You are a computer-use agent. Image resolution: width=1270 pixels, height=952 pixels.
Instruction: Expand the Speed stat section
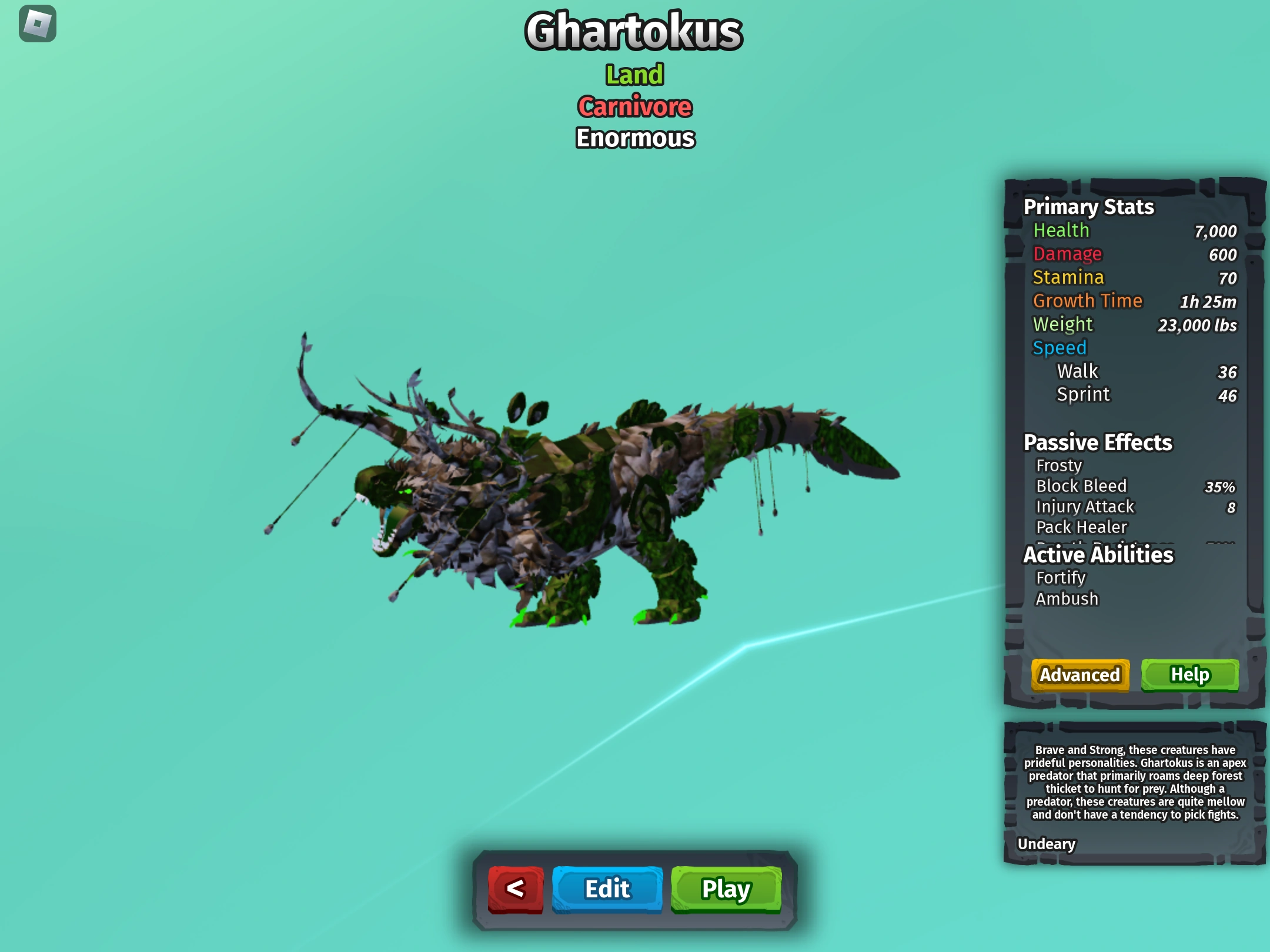(1060, 347)
